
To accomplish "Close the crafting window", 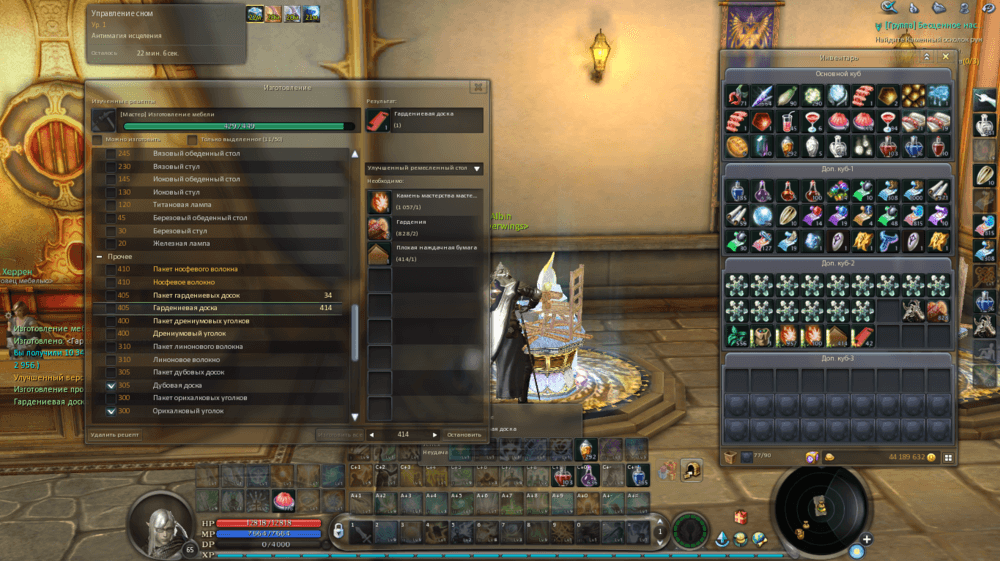I will click(477, 88).
